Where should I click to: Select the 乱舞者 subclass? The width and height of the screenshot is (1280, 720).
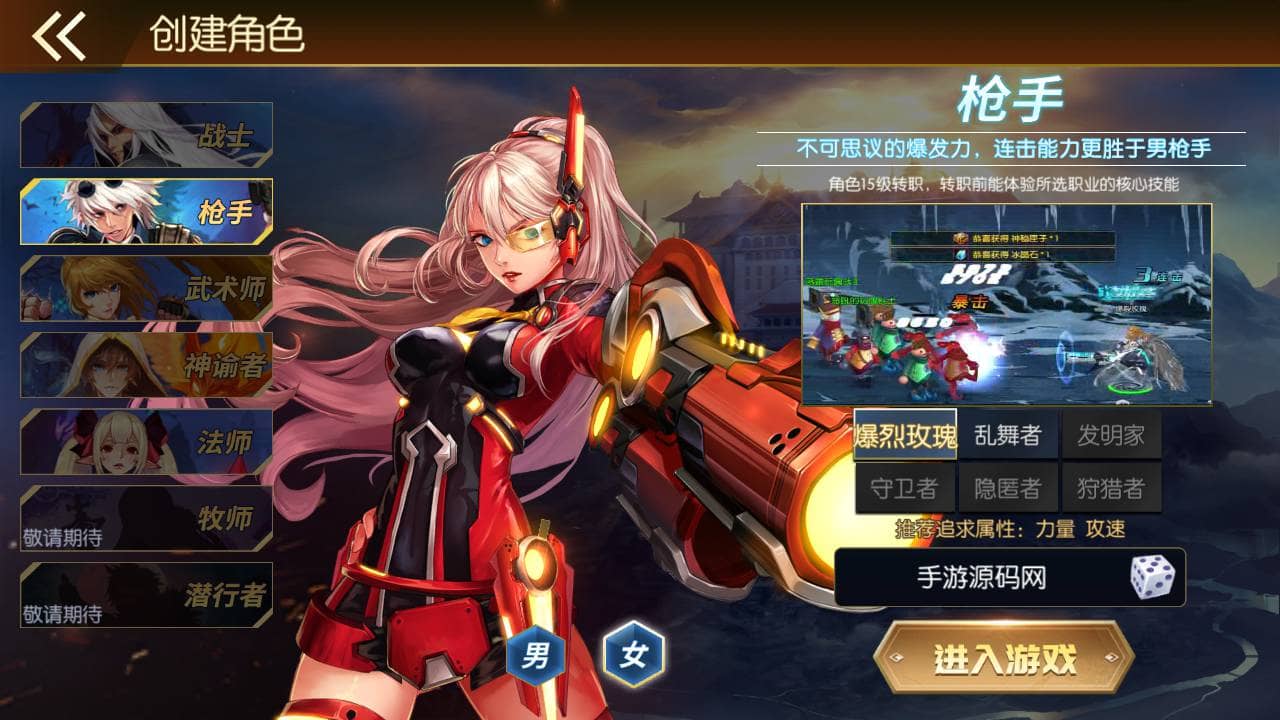pyautogui.click(x=1008, y=435)
